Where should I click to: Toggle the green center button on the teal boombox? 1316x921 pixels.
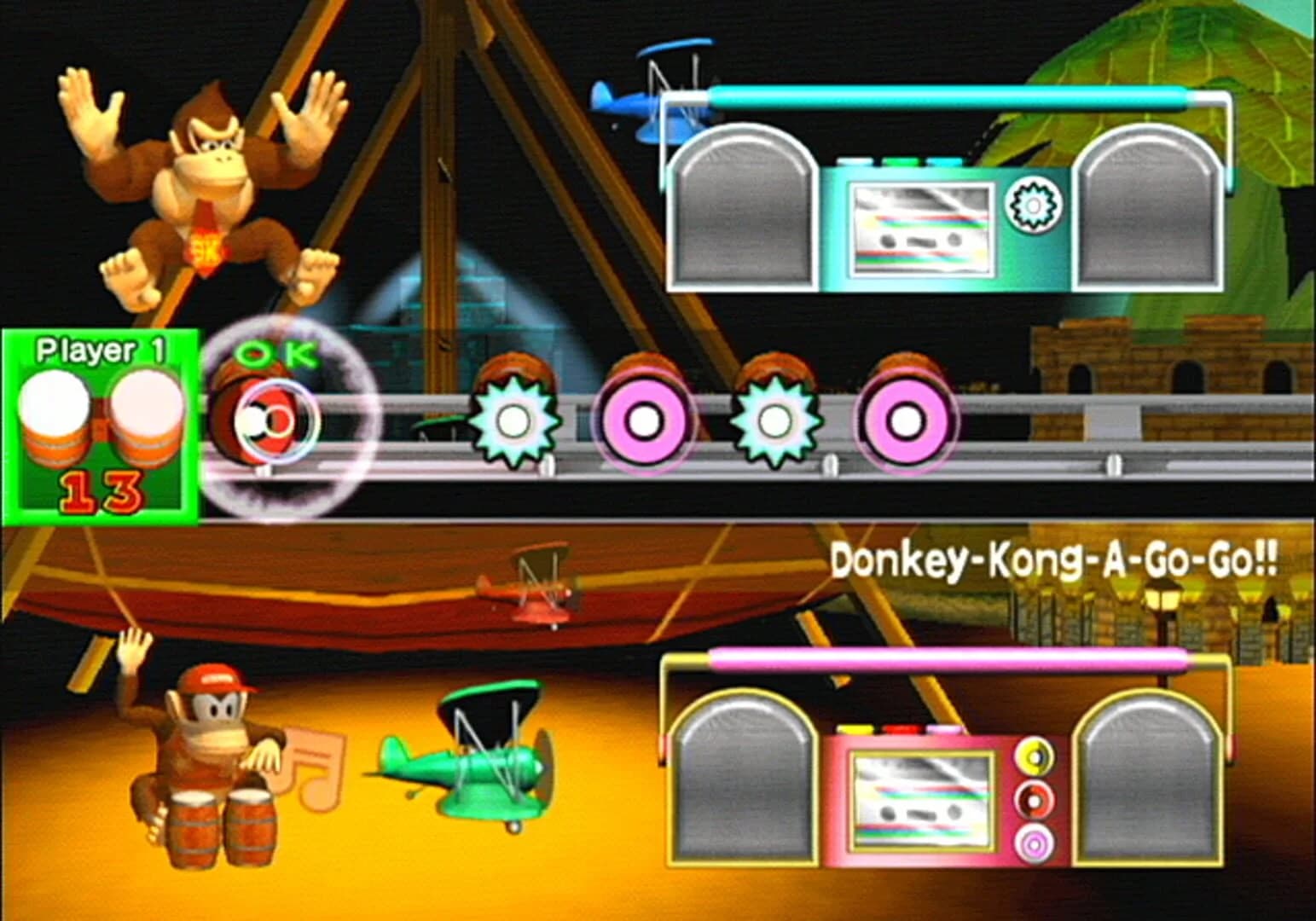pos(902,162)
